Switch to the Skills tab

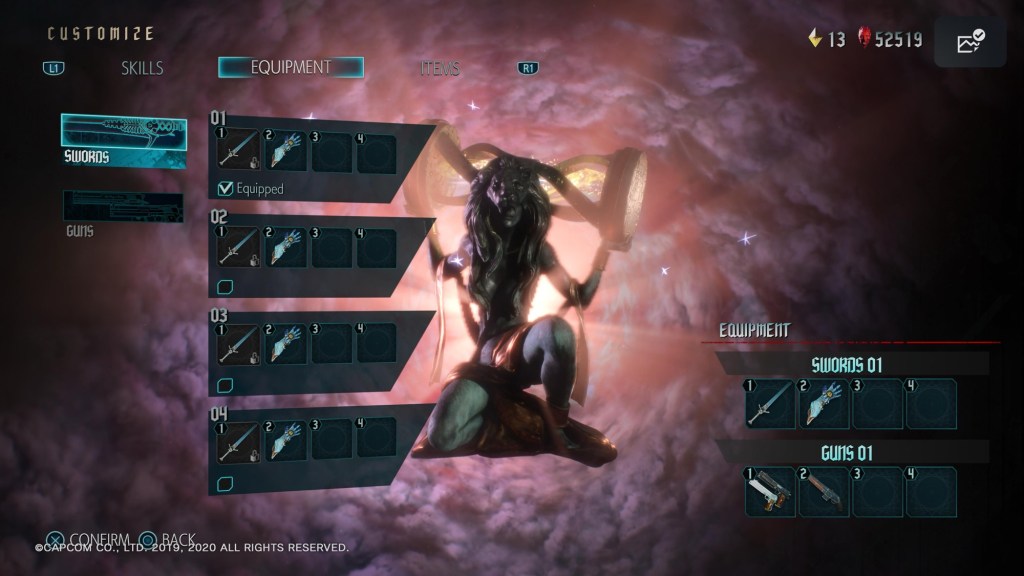141,68
